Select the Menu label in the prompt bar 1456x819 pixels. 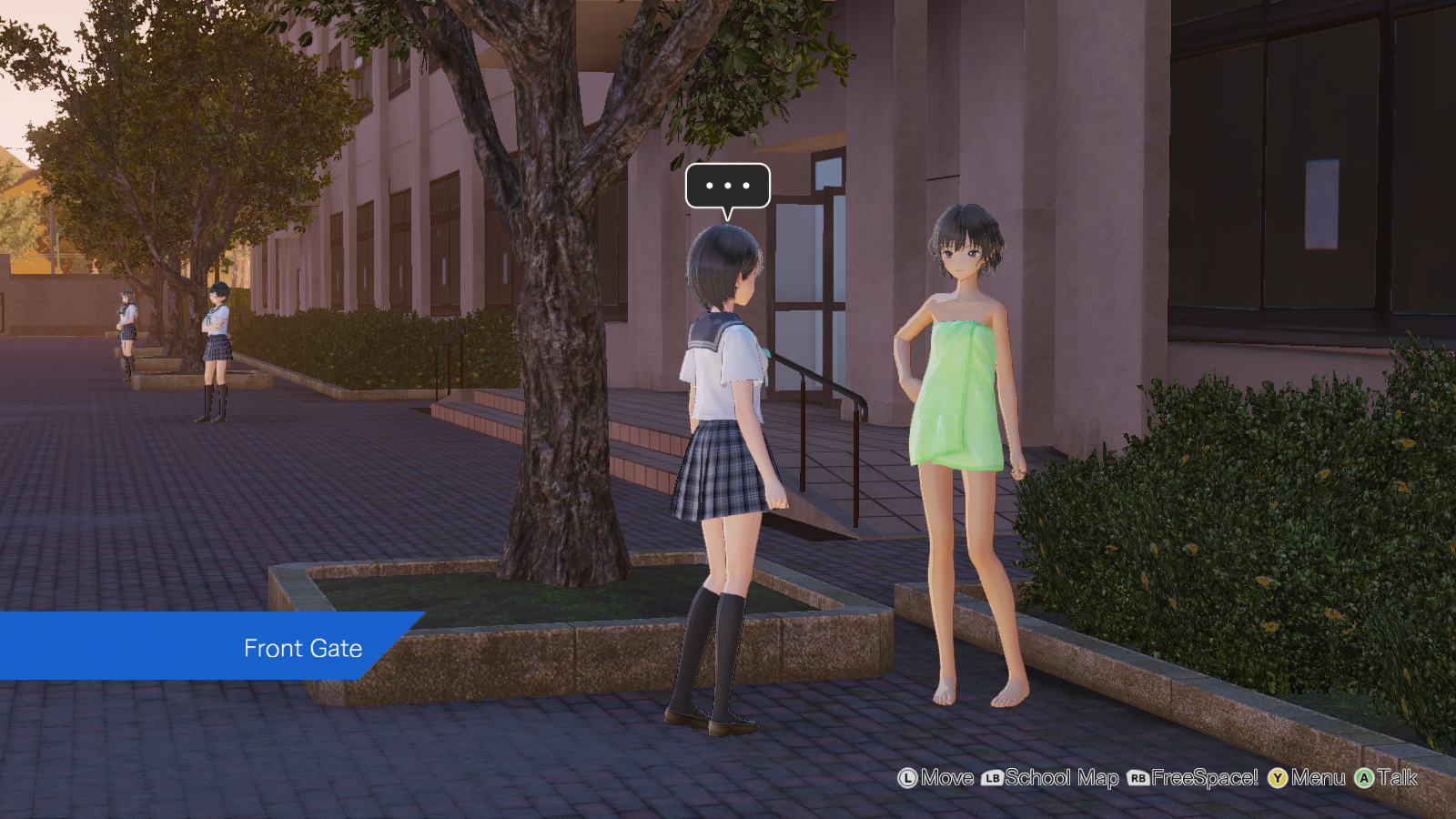pos(1319,779)
